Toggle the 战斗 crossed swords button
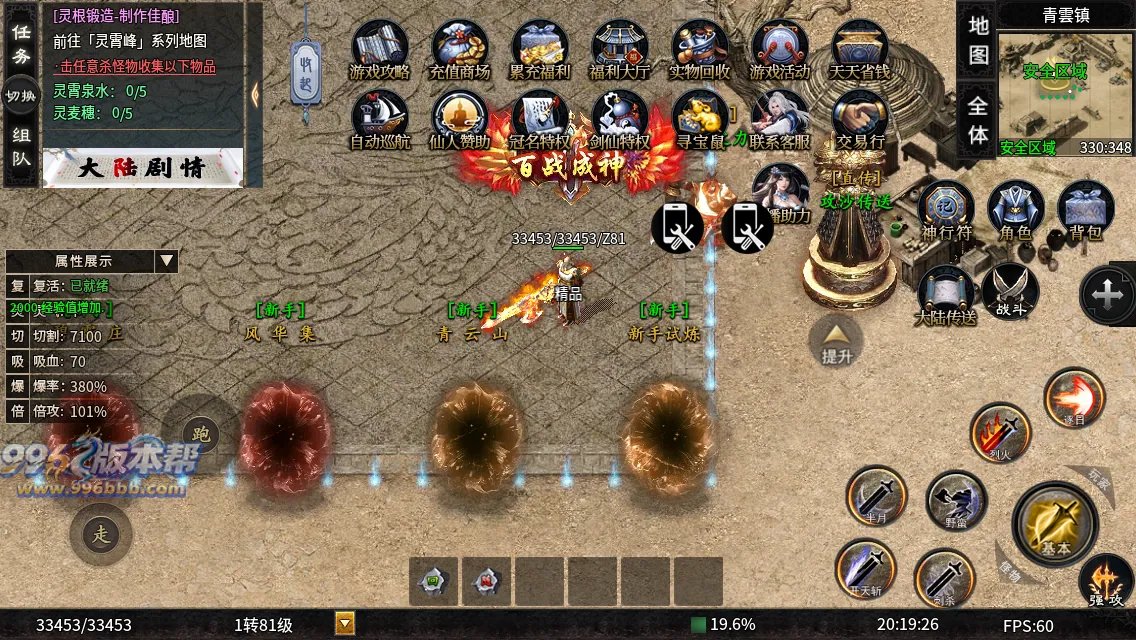 click(1010, 292)
